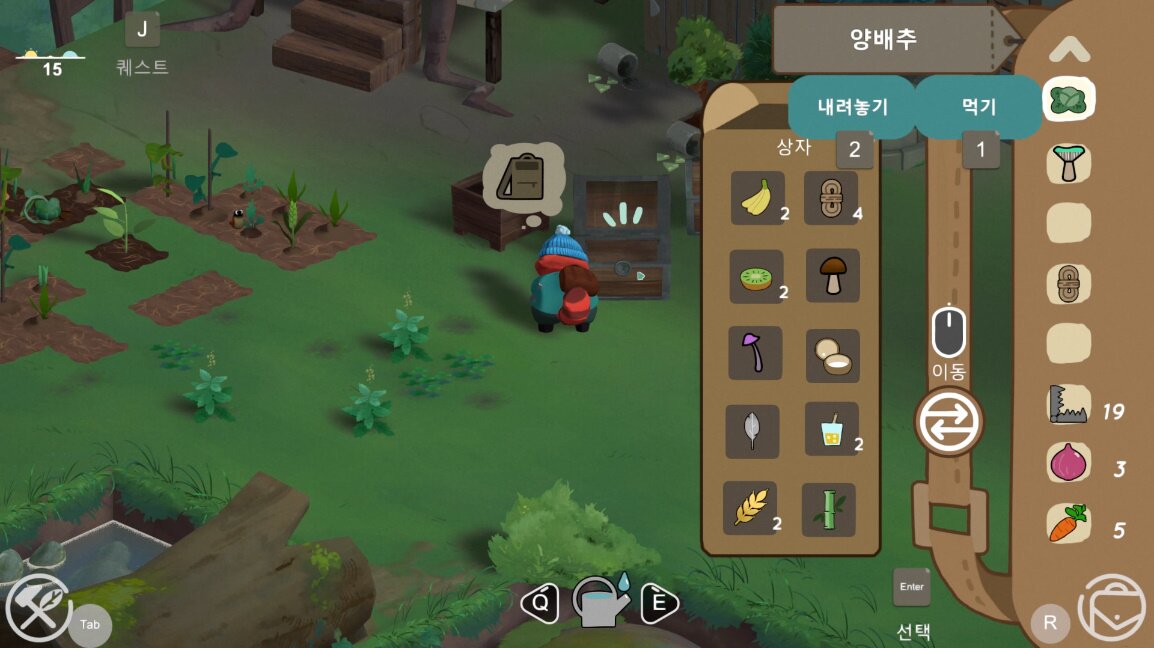Screen dimensions: 1154x648
Task: Select the feather in the chest
Action: 752,431
